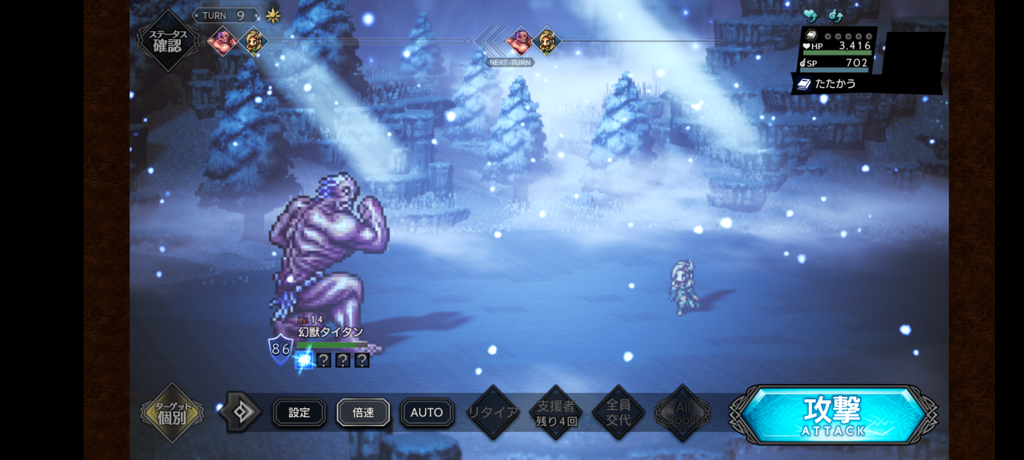Tap the blue 攻撃 ATTACK button

833,413
